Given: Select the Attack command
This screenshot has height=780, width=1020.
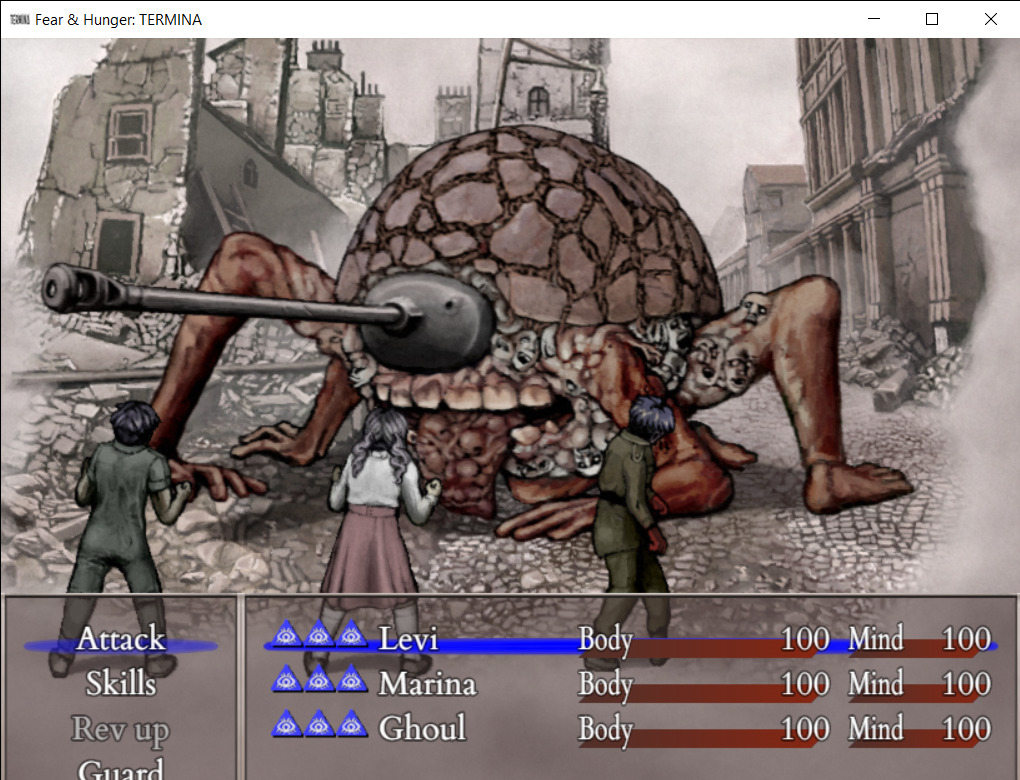Looking at the screenshot, I should click(121, 640).
